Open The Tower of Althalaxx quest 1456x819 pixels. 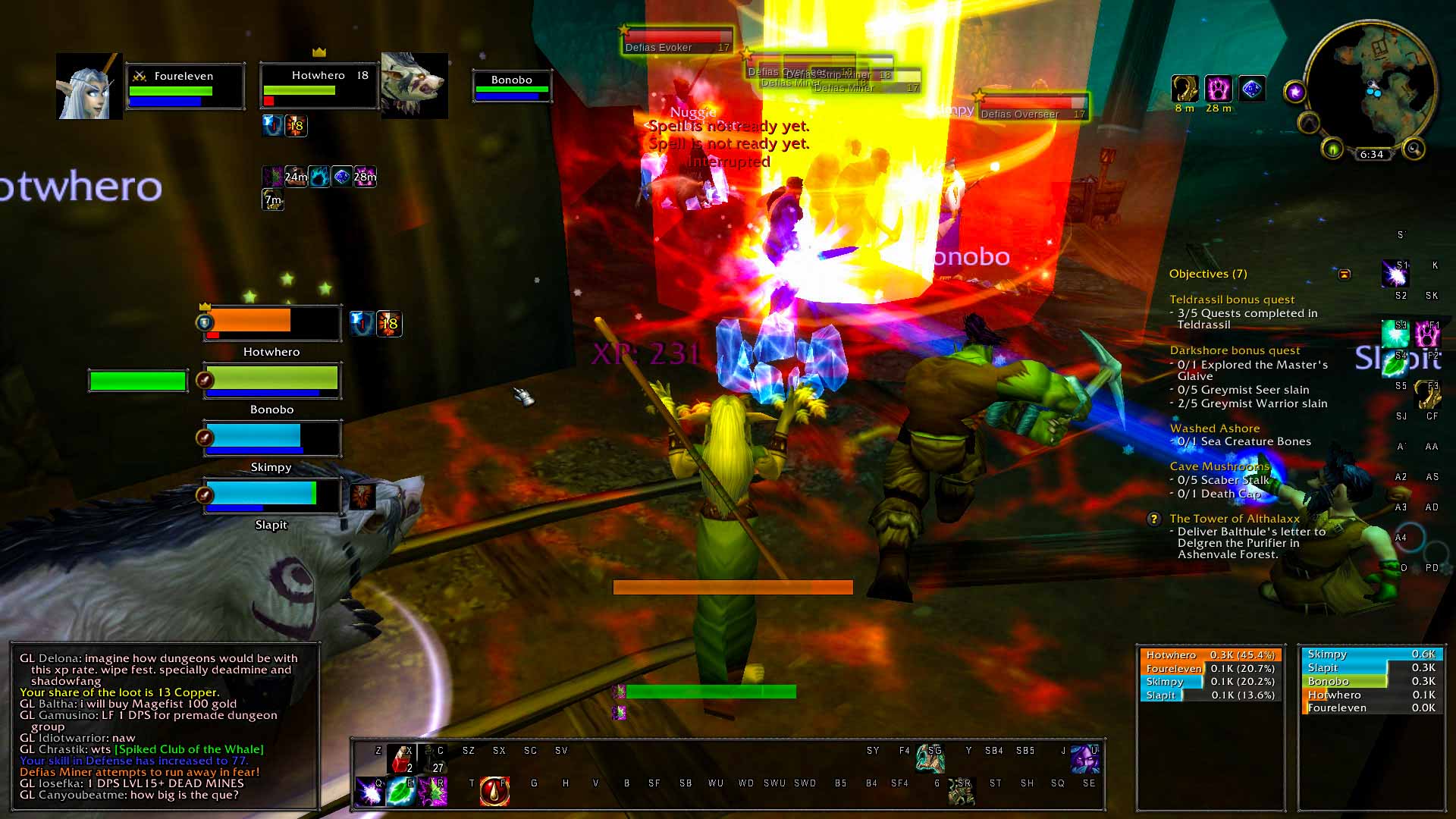[x=1234, y=519]
